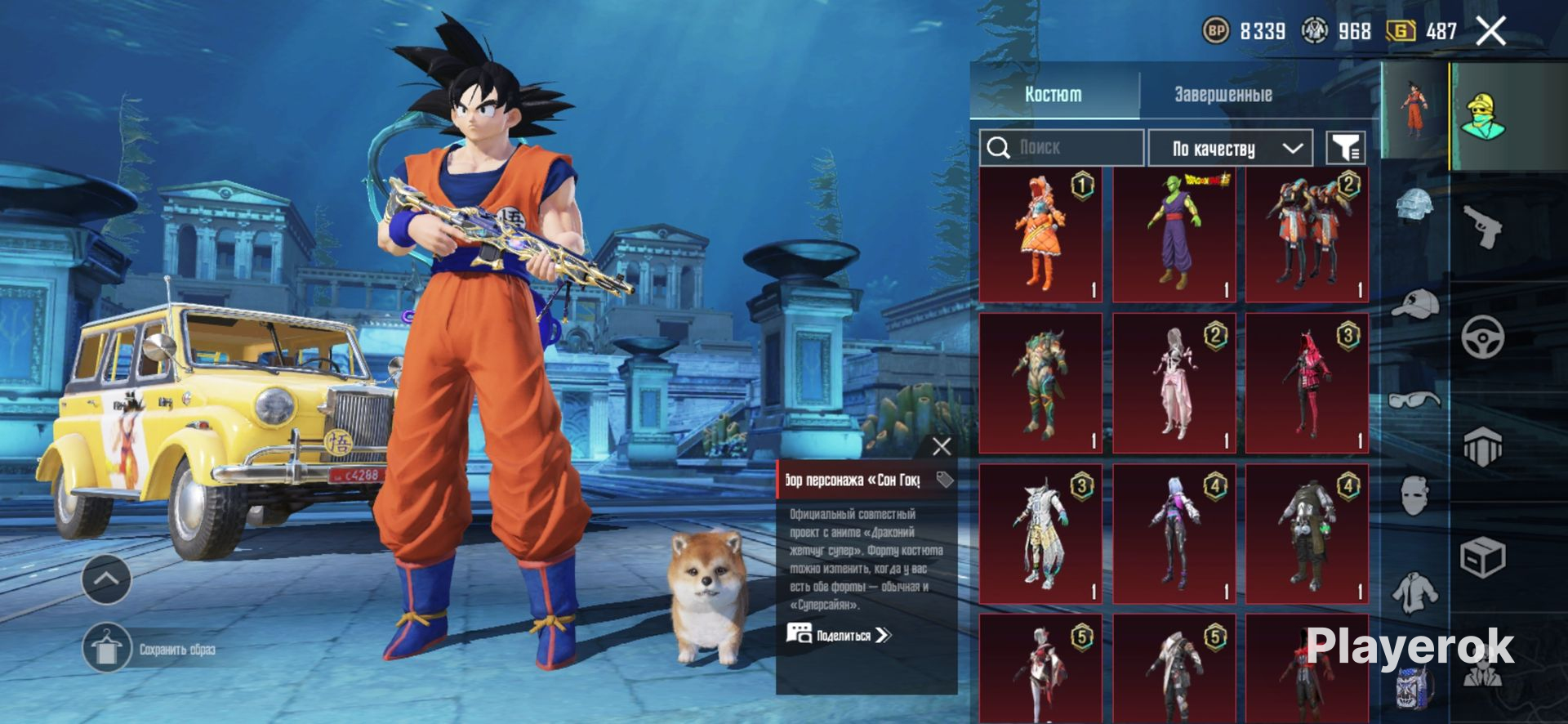Save the look with Сохранить образ

coord(107,649)
